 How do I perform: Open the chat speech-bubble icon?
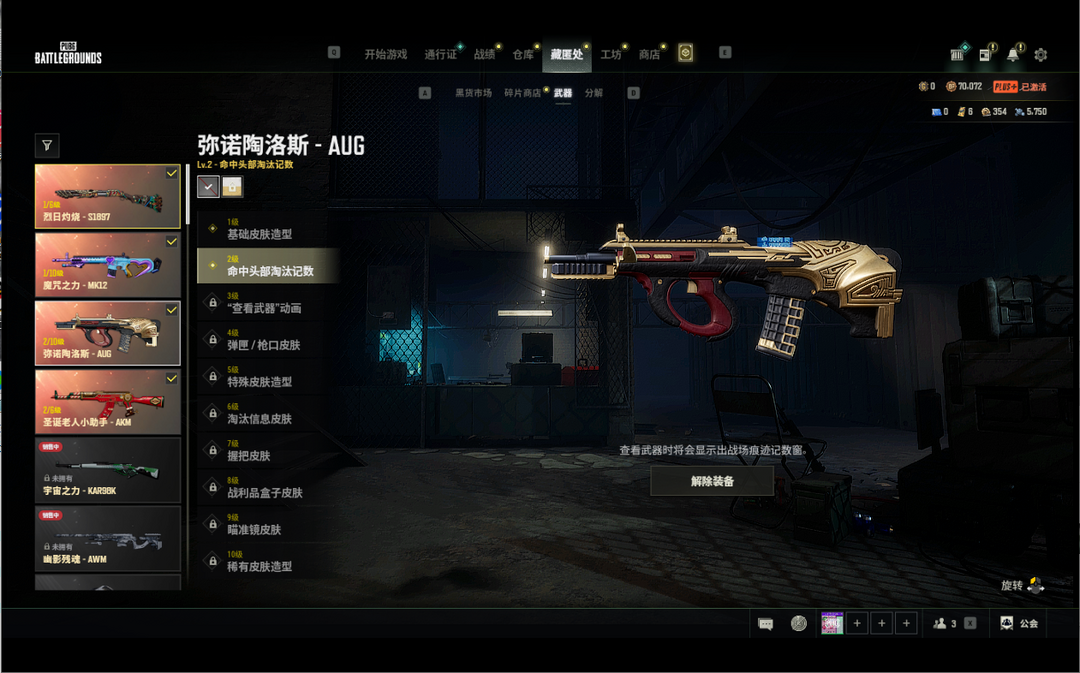tap(766, 623)
